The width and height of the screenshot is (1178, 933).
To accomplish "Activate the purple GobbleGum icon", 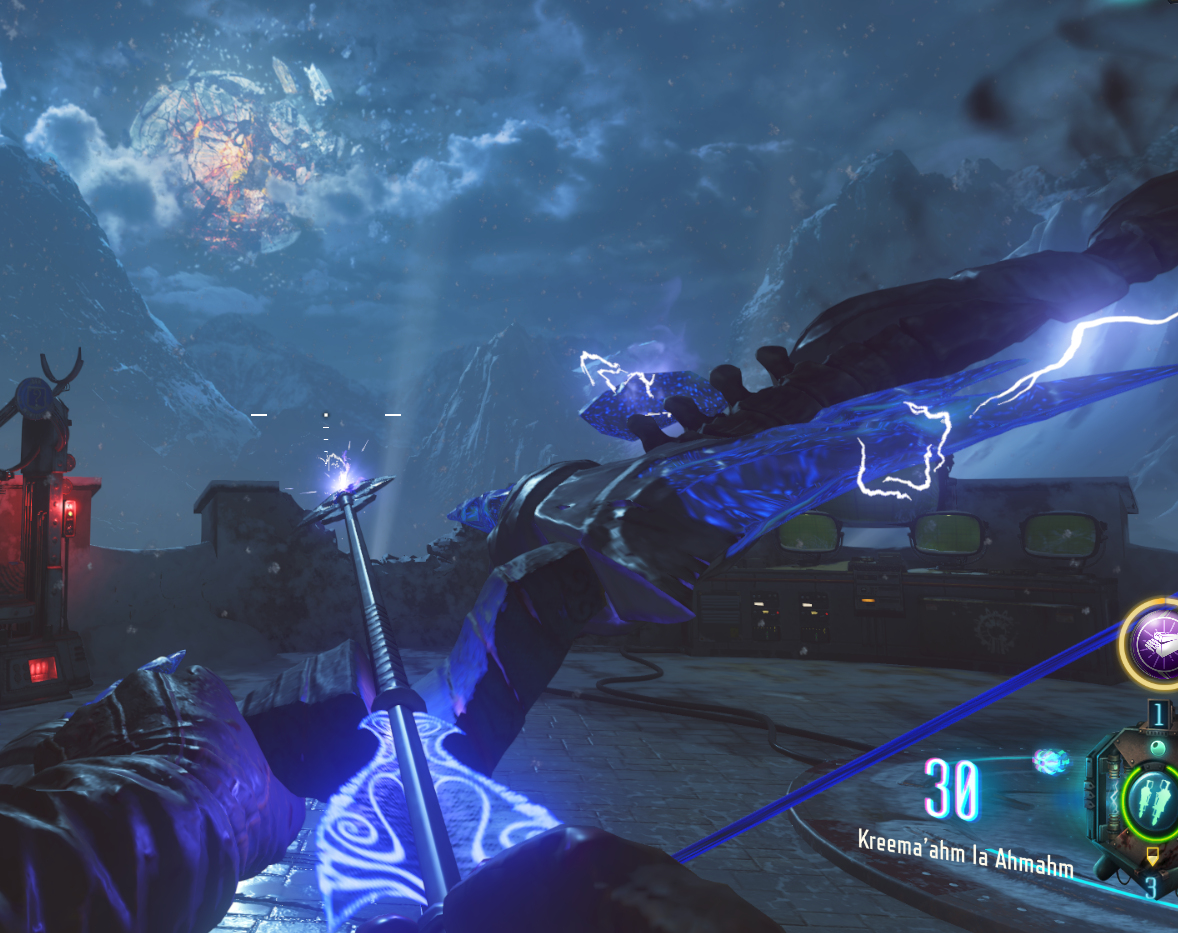I will click(x=1153, y=641).
